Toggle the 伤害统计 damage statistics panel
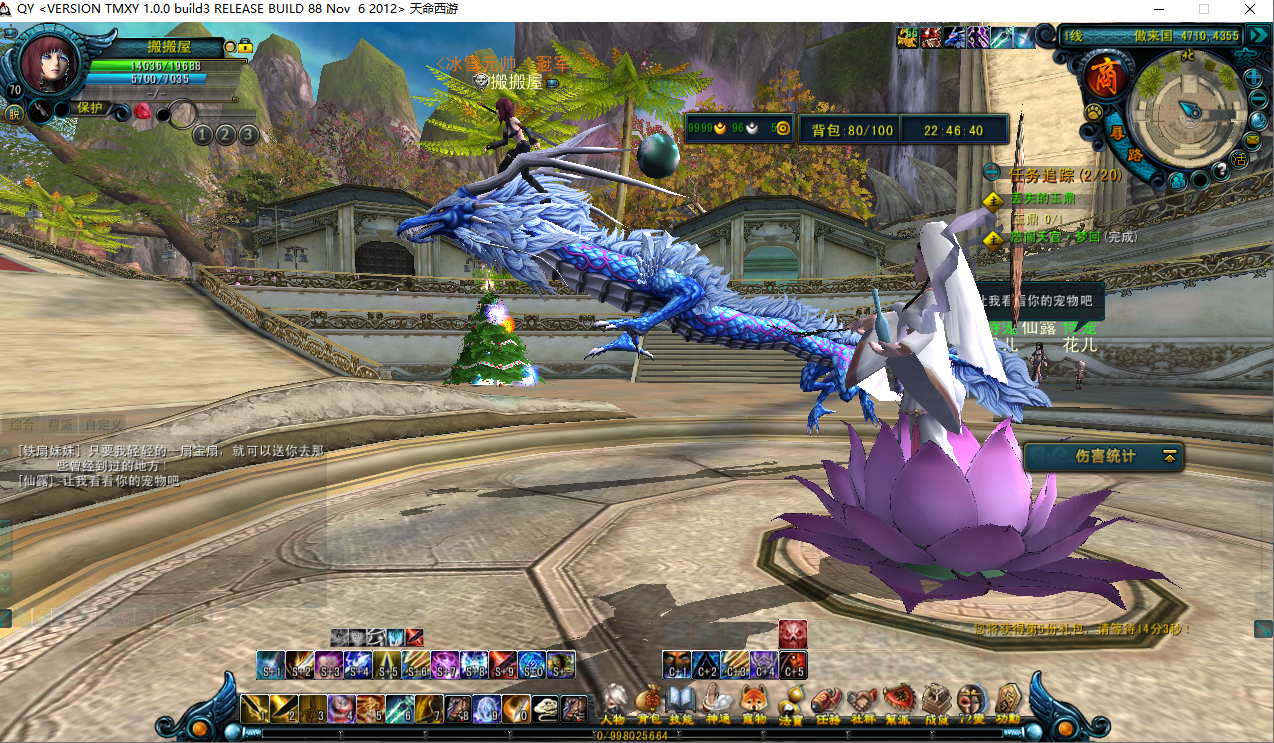Viewport: 1274px width, 743px height. [1169, 456]
